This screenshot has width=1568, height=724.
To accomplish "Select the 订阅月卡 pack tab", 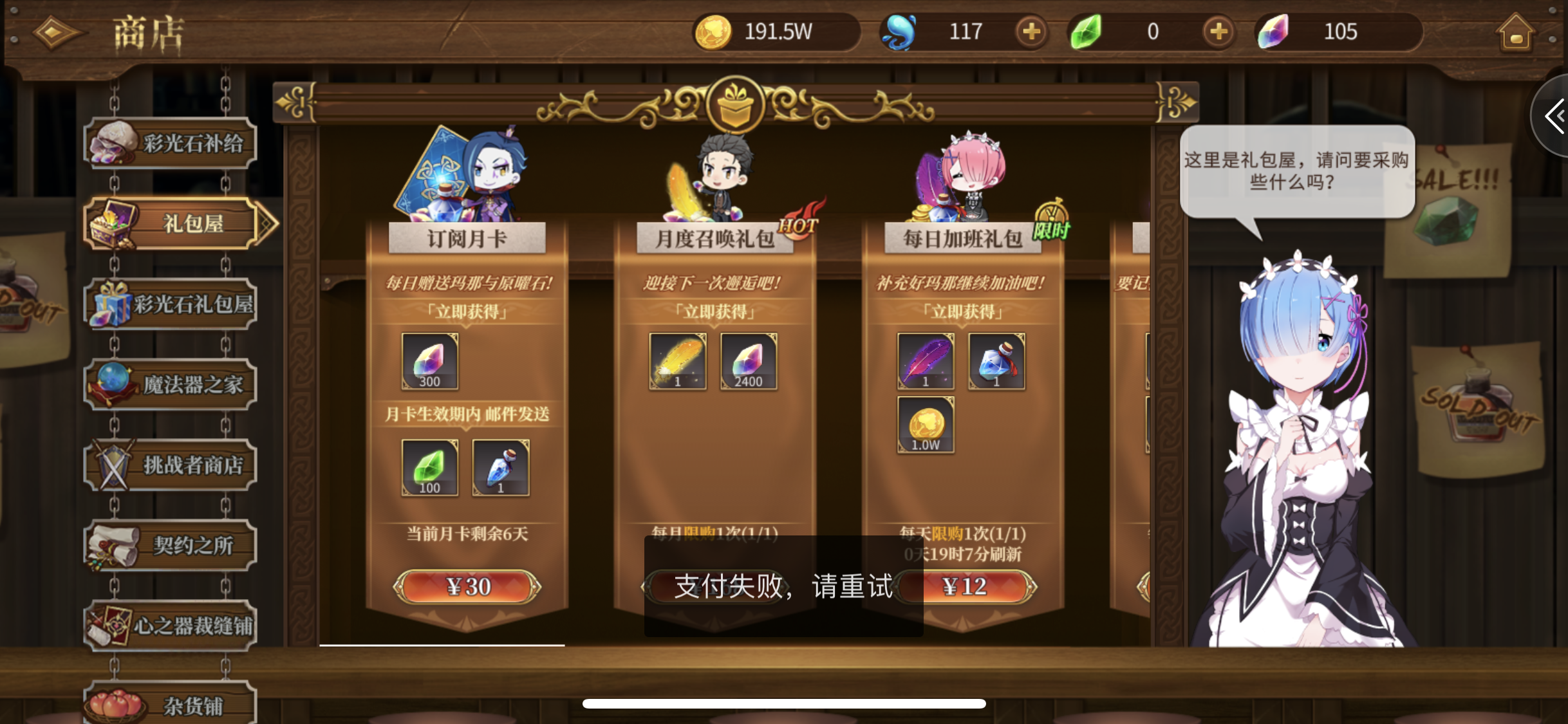I will click(x=468, y=238).
